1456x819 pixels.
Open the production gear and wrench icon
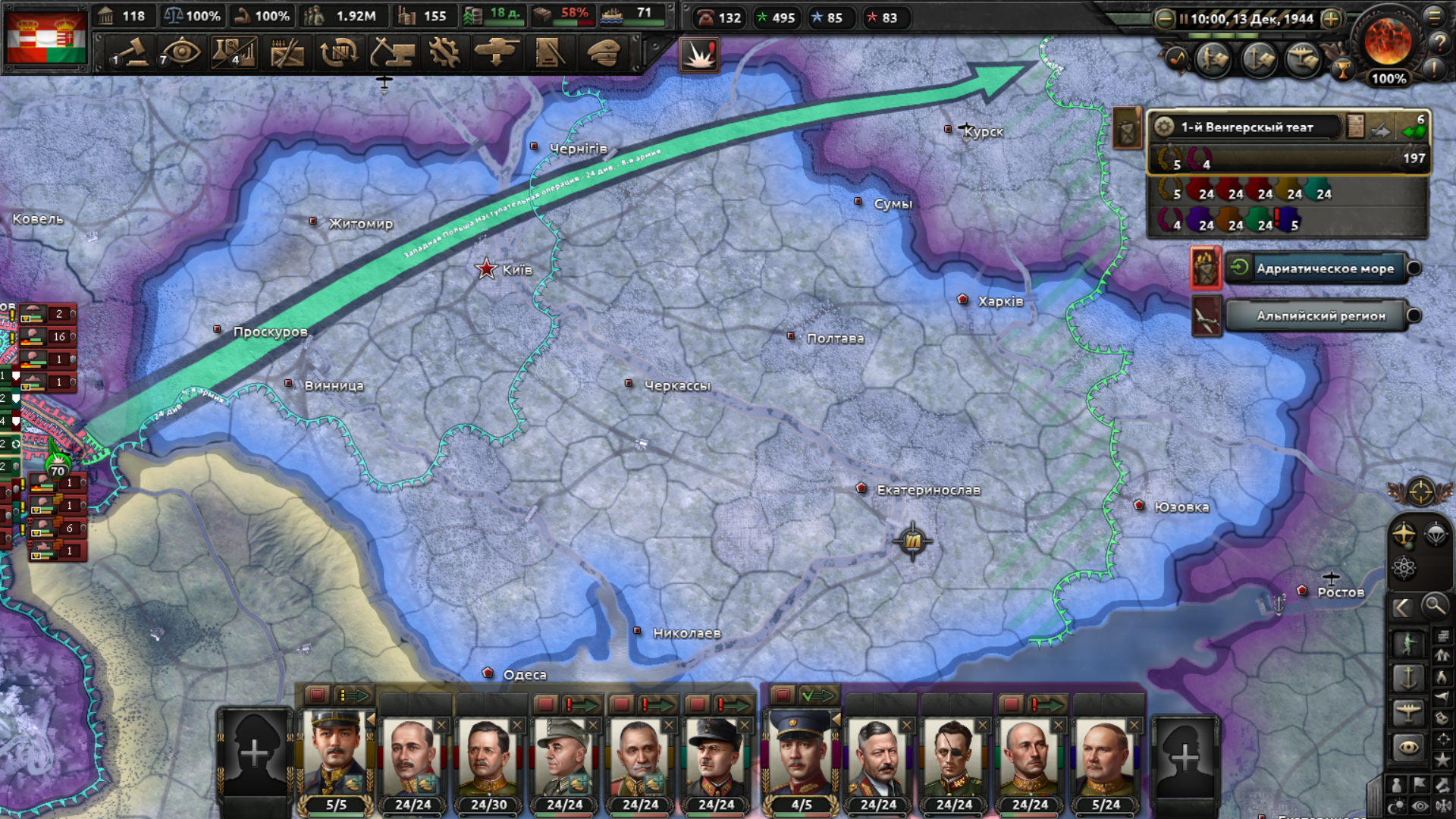[x=444, y=53]
